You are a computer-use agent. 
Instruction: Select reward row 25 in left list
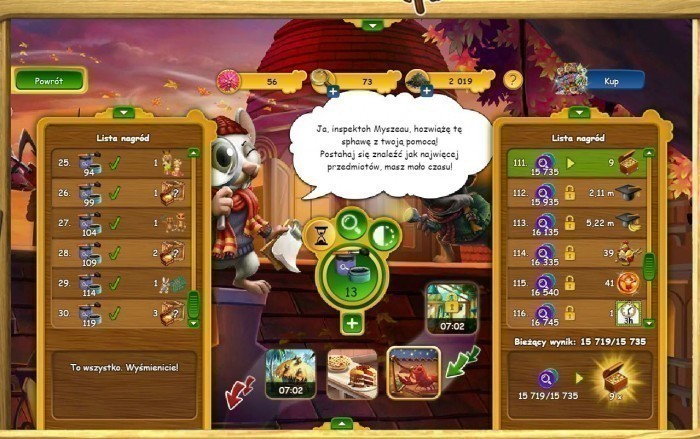117,163
